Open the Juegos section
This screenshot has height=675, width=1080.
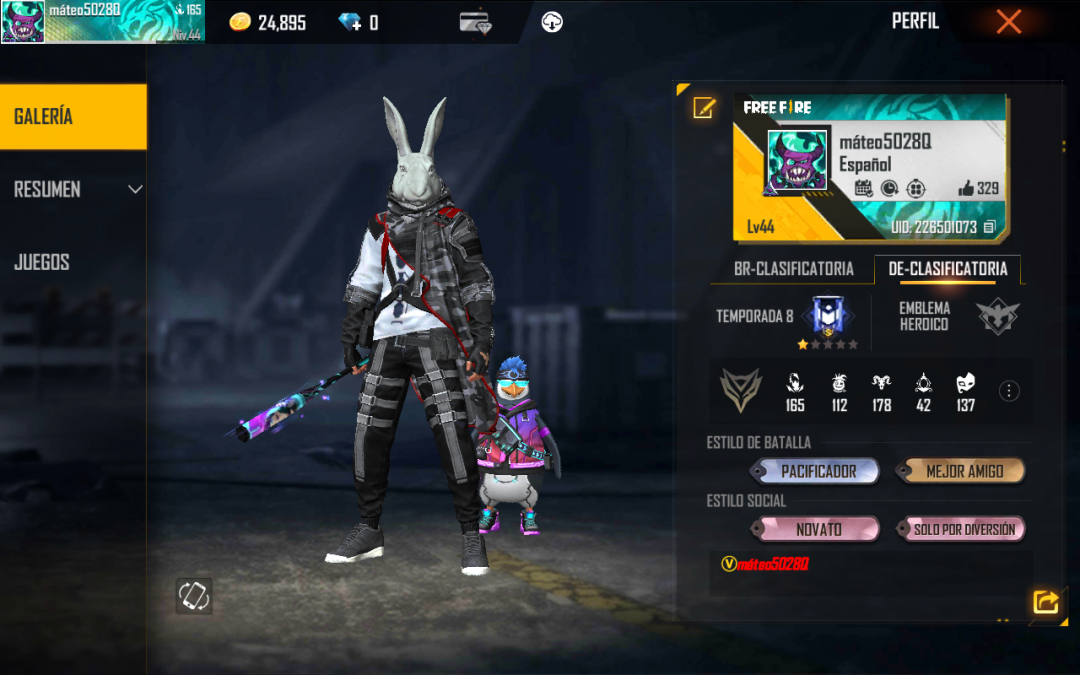coord(42,262)
